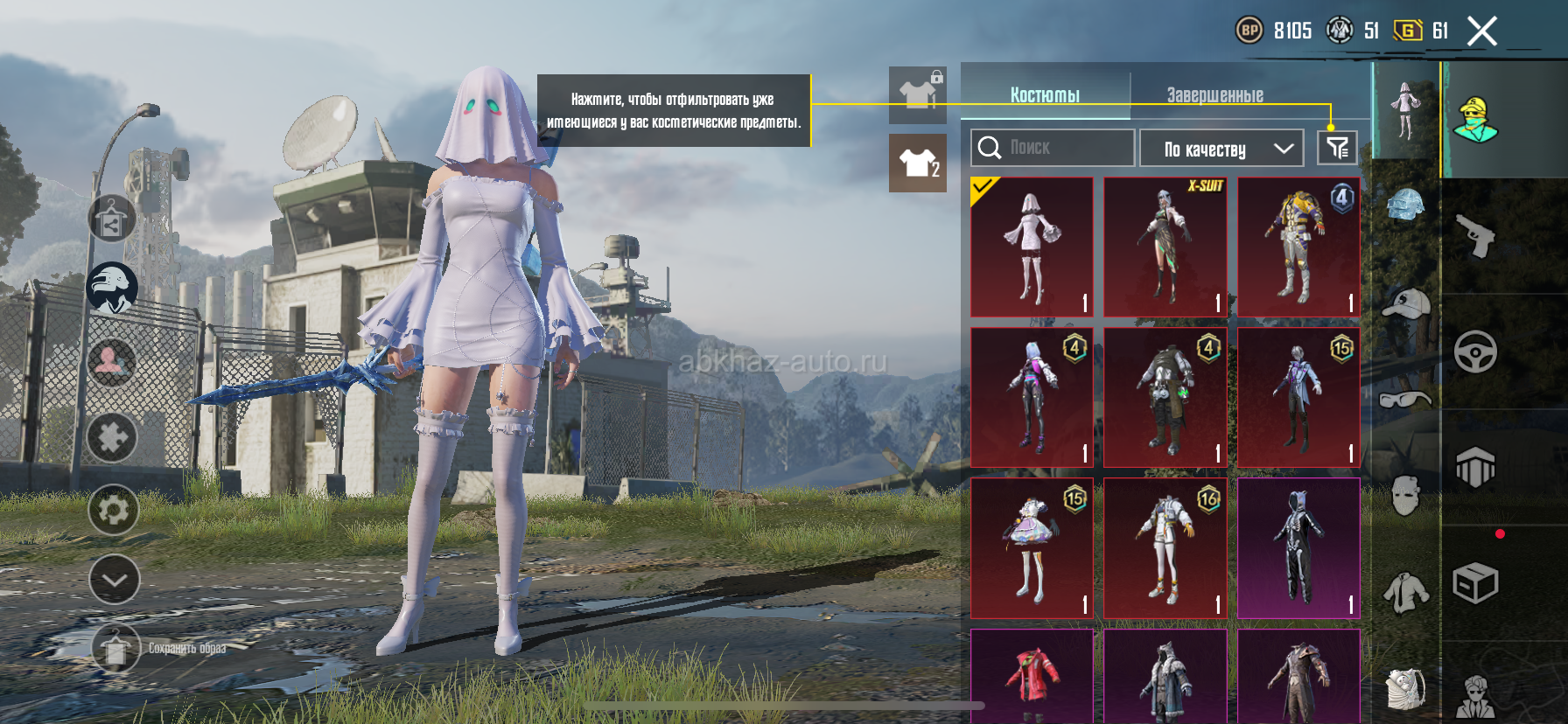Click the Поиск search field
The height and width of the screenshot is (724, 1568).
(1053, 148)
